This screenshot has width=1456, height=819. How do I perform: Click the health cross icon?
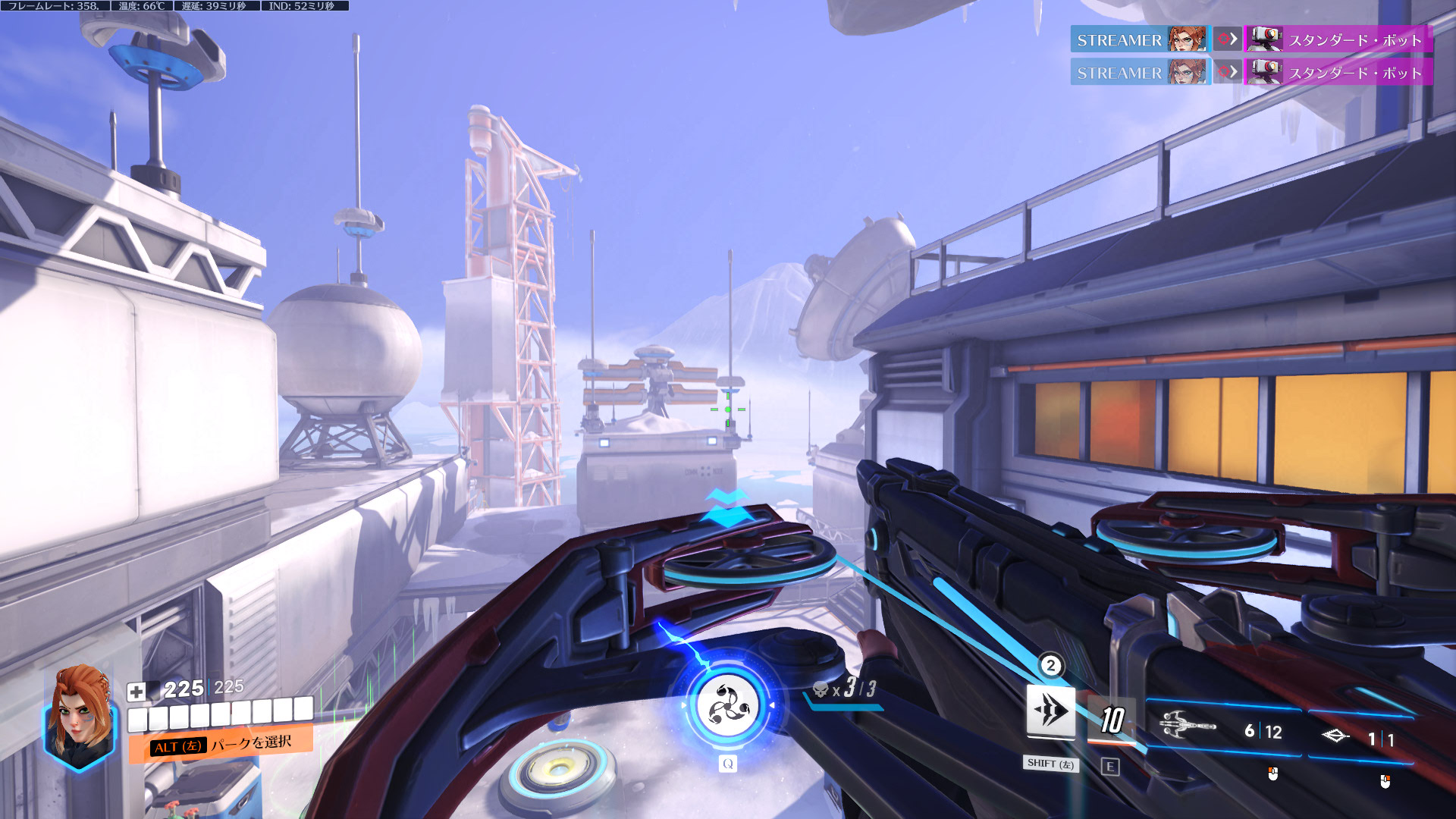[x=136, y=691]
